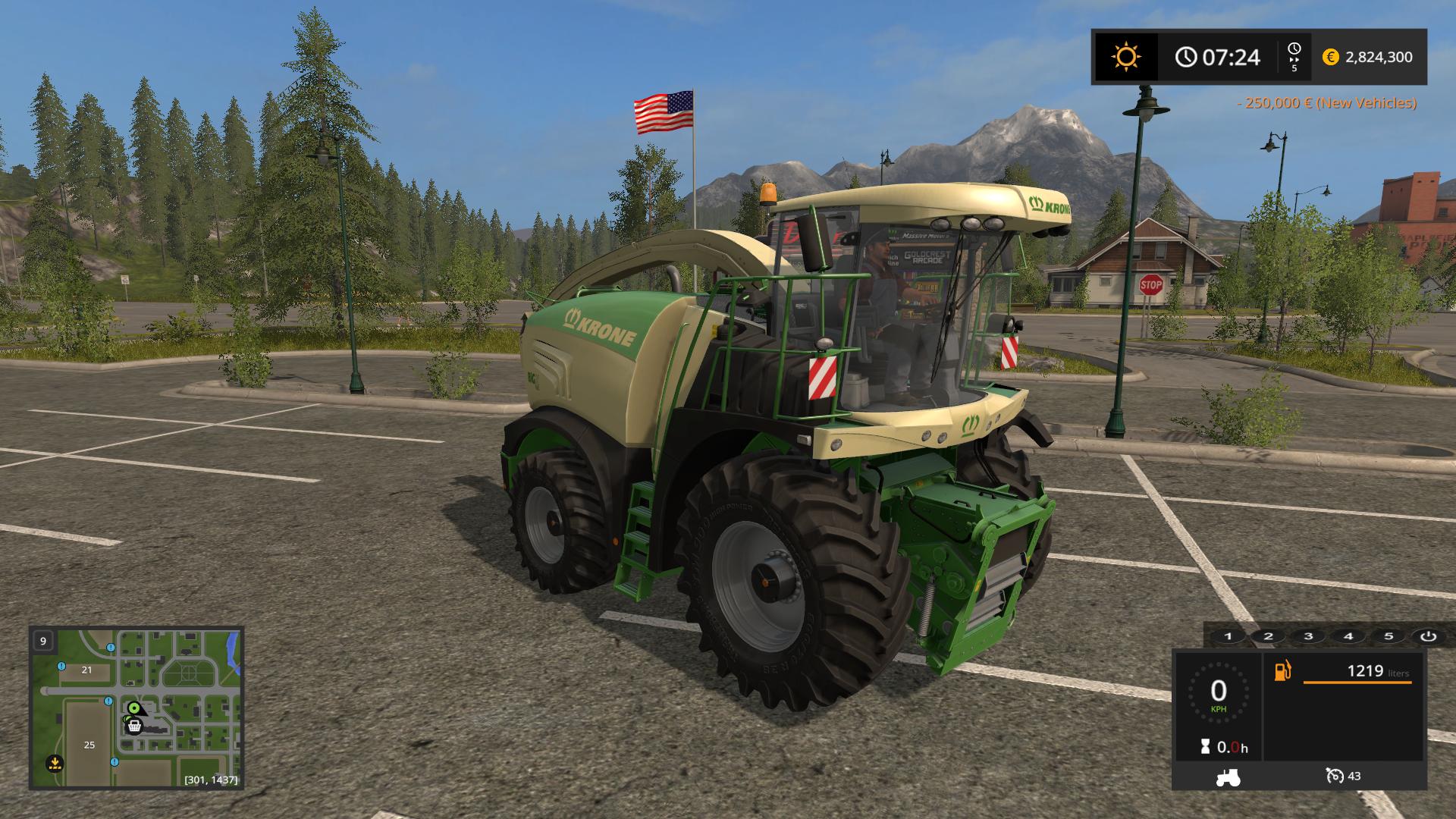1456x819 pixels.
Task: Click the orange fuel pump icon
Action: 1282,671
